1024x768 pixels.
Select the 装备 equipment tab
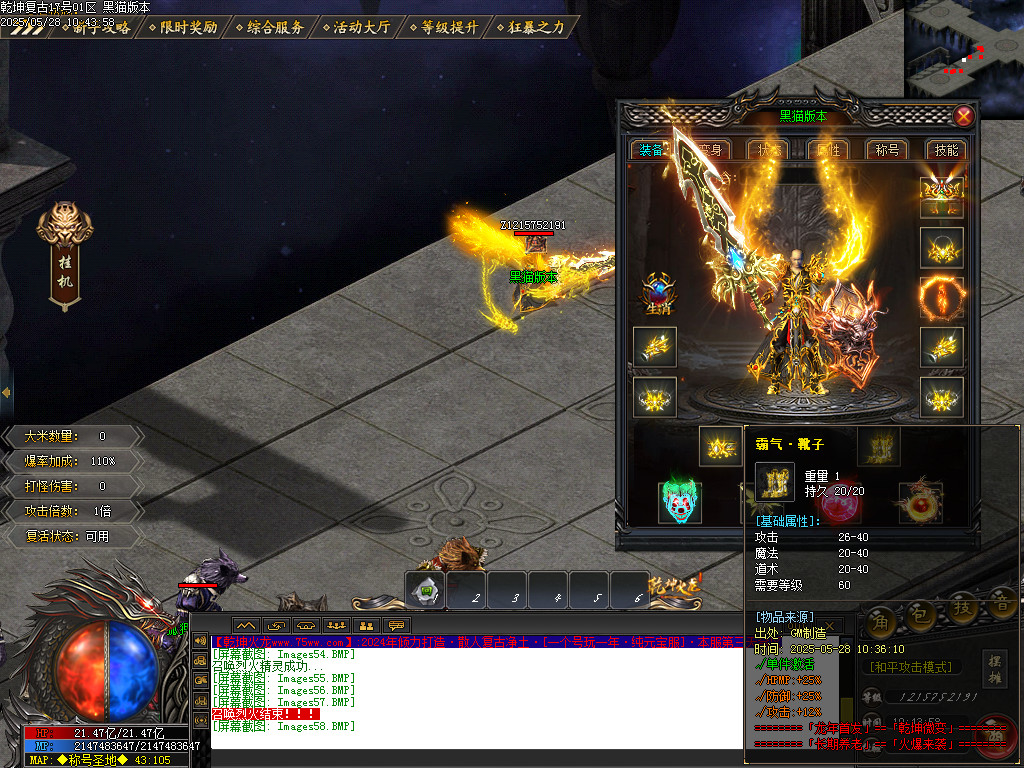[651, 150]
